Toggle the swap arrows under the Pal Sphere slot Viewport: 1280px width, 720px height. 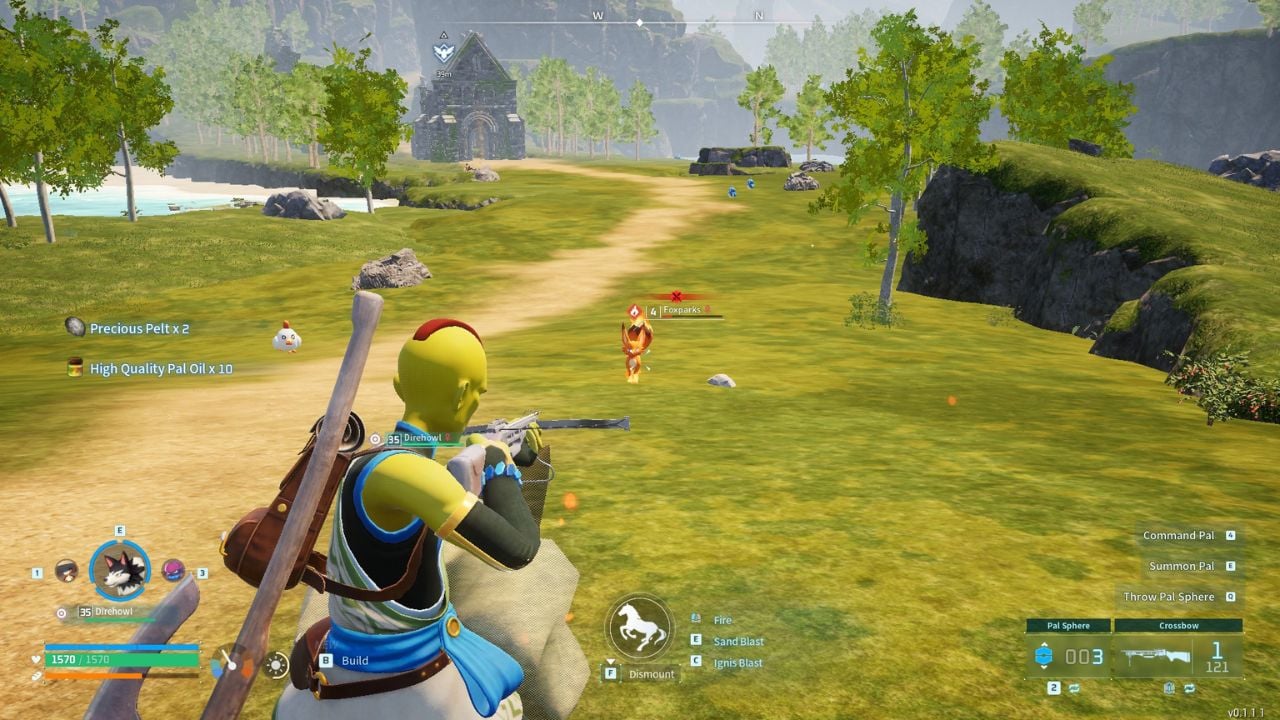click(x=1074, y=688)
